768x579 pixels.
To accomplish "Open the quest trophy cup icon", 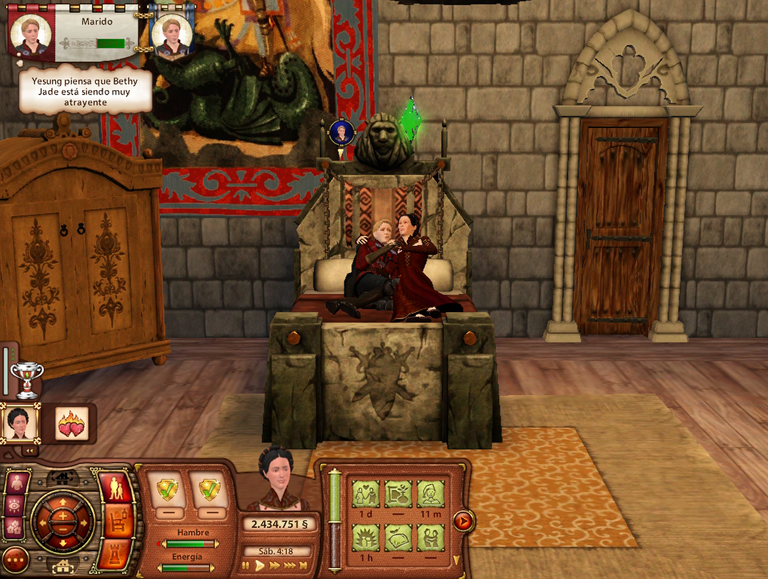I will [x=26, y=379].
